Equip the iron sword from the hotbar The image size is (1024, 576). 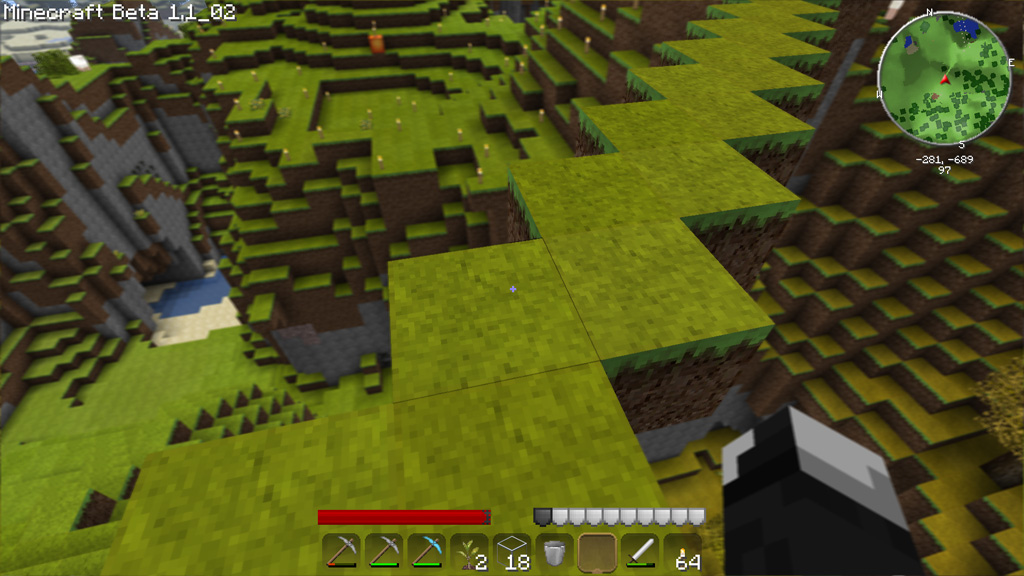point(640,552)
